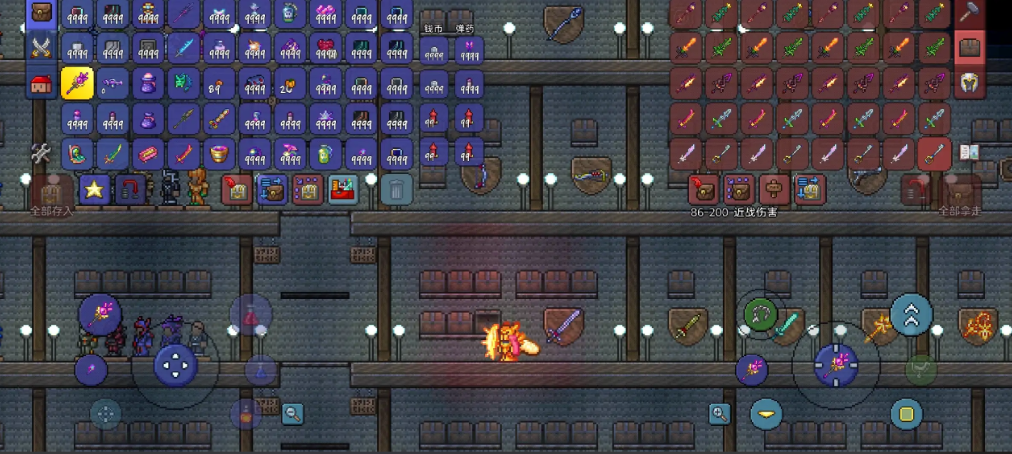Open the housing tab with red house
This screenshot has height=454, width=1012.
pyautogui.click(x=41, y=85)
